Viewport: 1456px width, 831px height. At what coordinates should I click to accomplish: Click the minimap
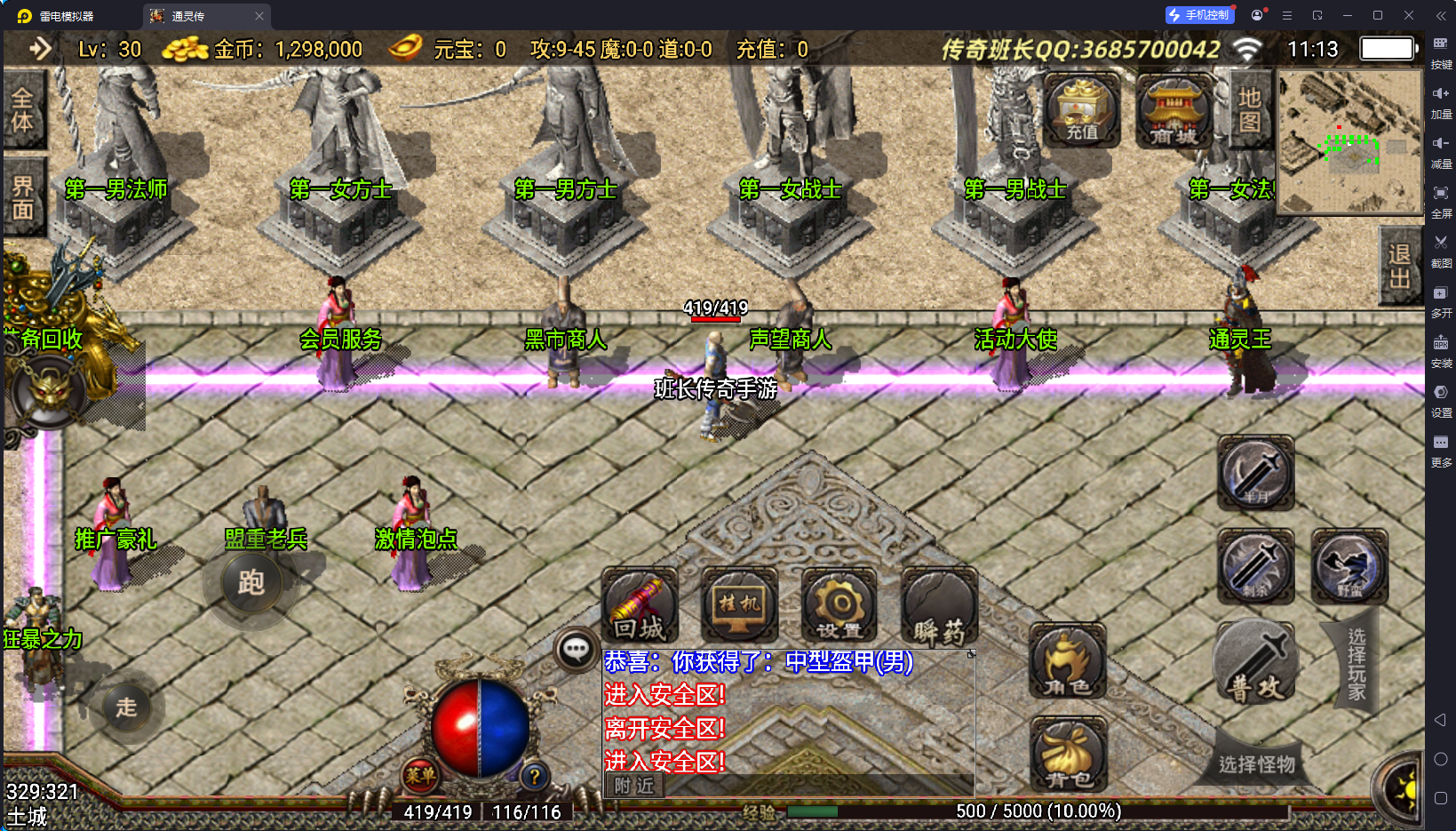1349,141
